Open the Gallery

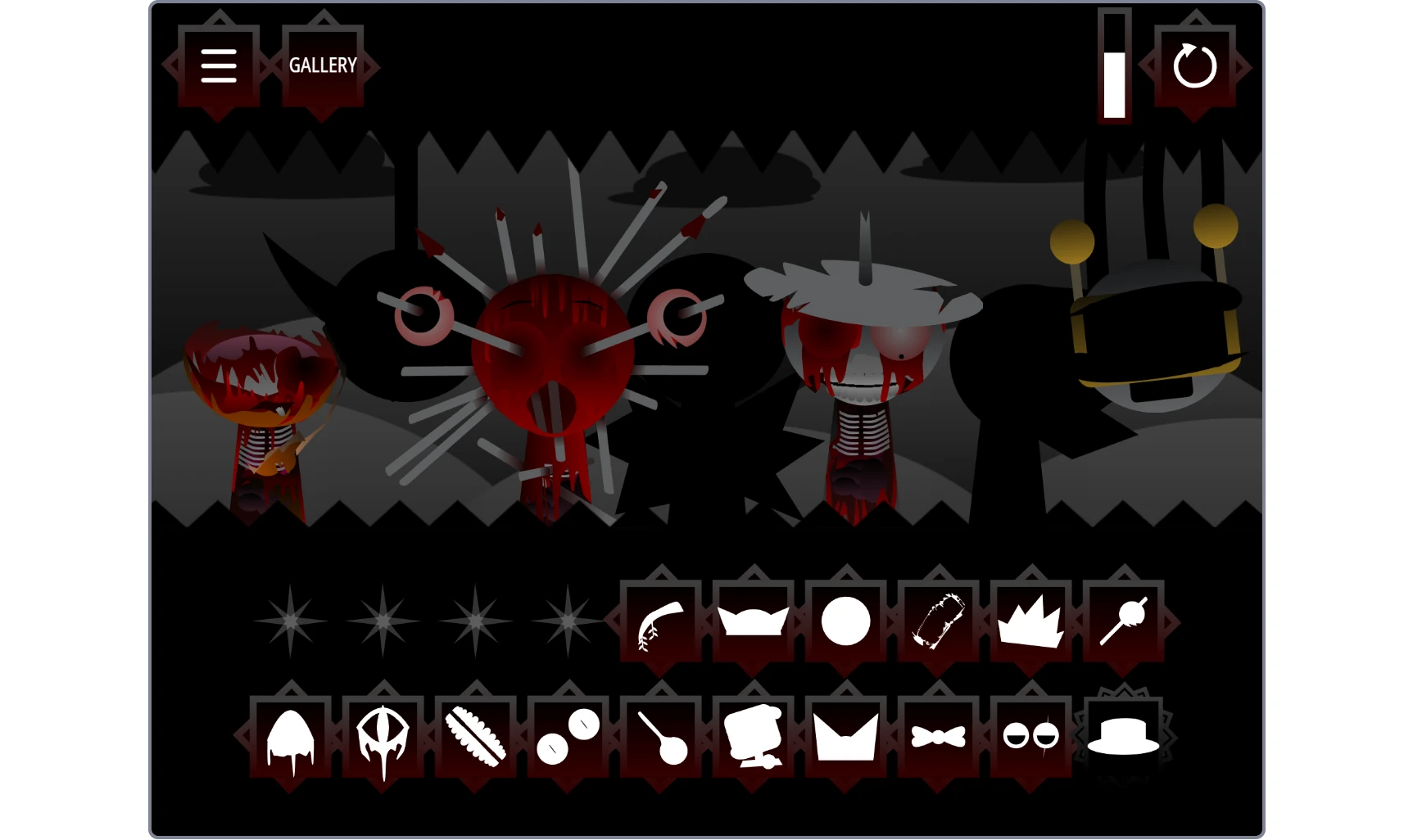(x=324, y=65)
